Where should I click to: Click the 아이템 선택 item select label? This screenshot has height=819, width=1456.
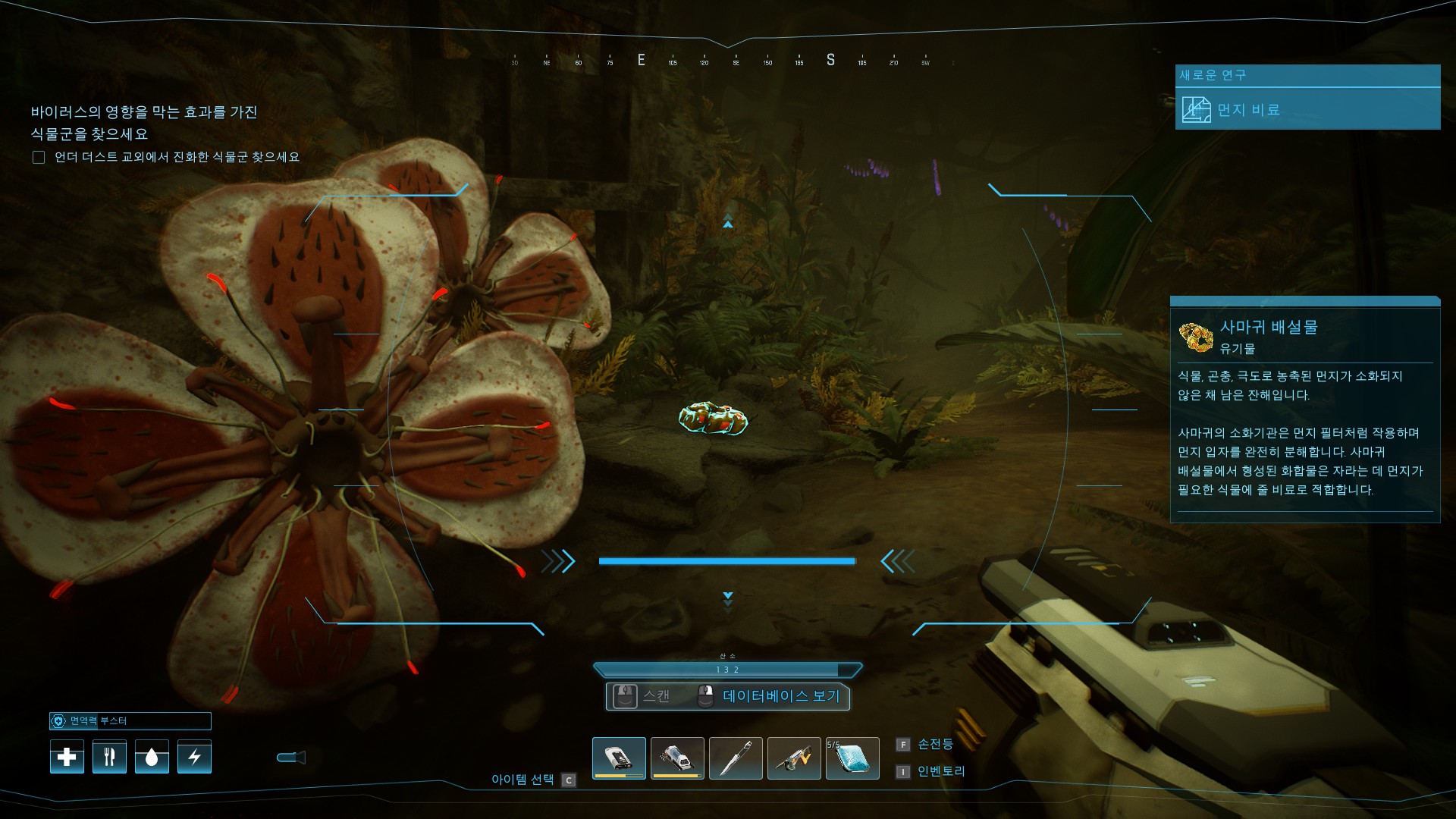coord(522,780)
